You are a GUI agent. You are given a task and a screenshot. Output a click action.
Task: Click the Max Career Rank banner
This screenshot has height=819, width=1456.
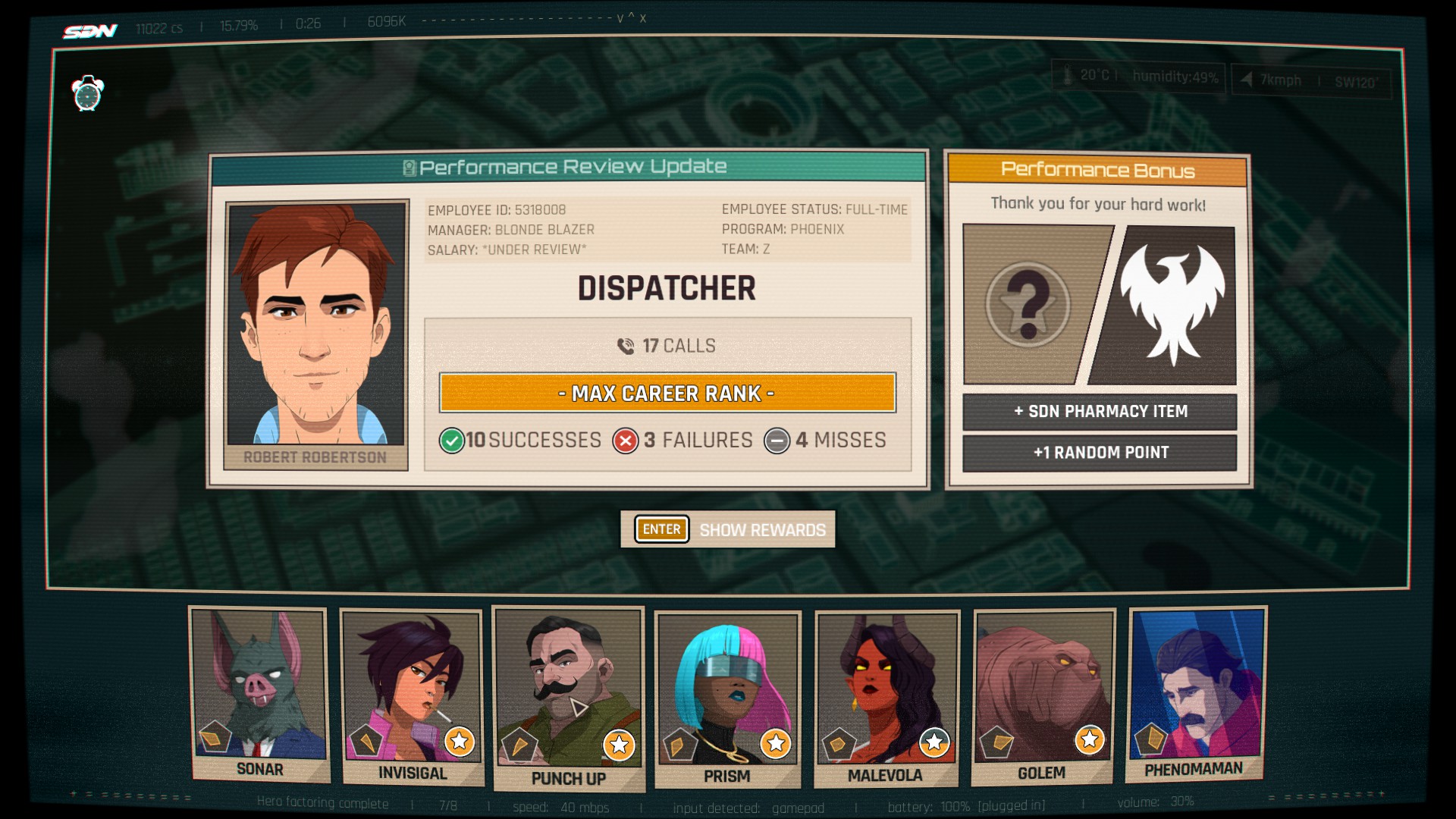tap(667, 393)
